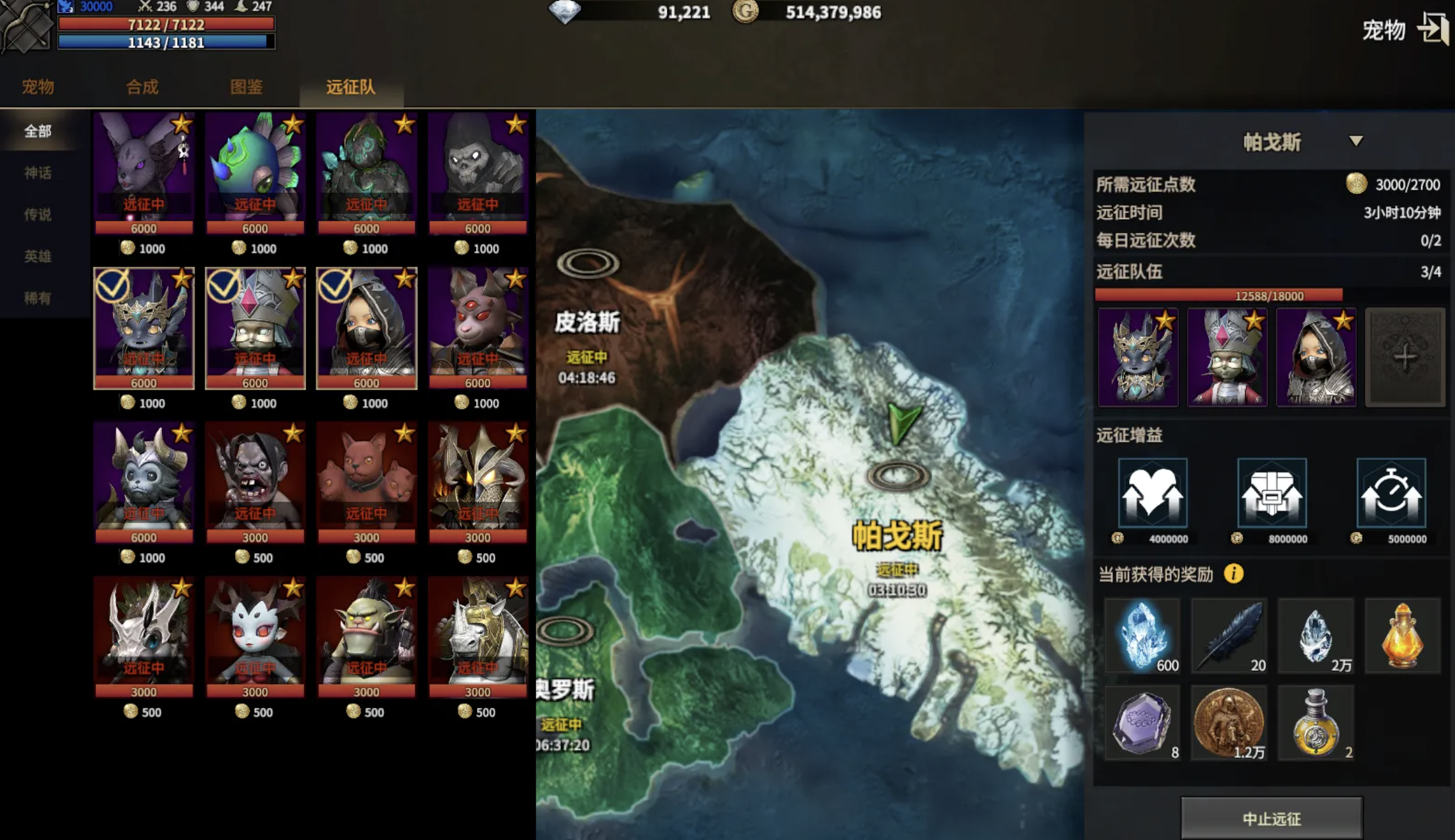Filter pets by 全部
Image resolution: width=1455 pixels, height=840 pixels.
coord(38,131)
